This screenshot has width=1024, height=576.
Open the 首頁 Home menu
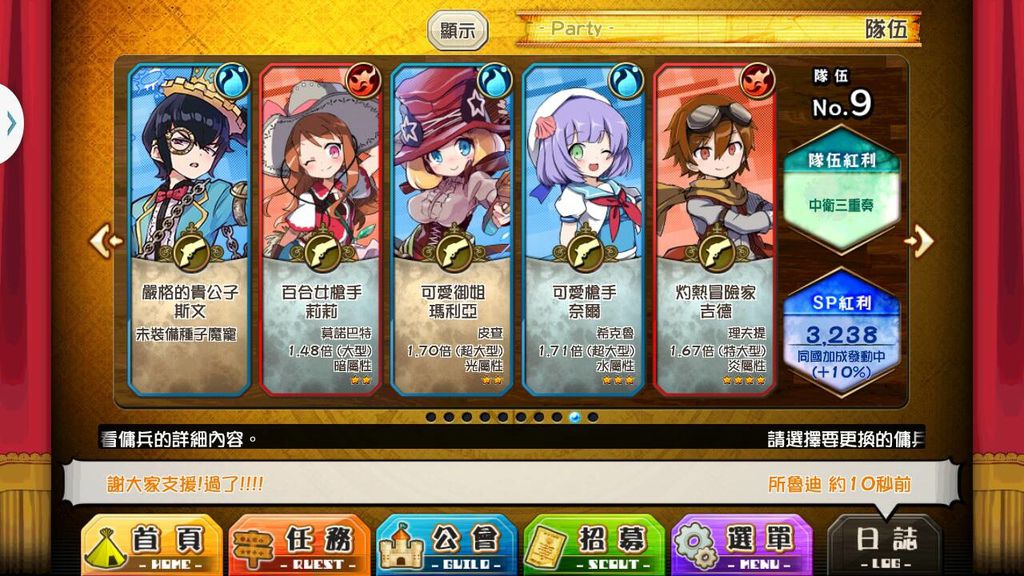(150, 545)
